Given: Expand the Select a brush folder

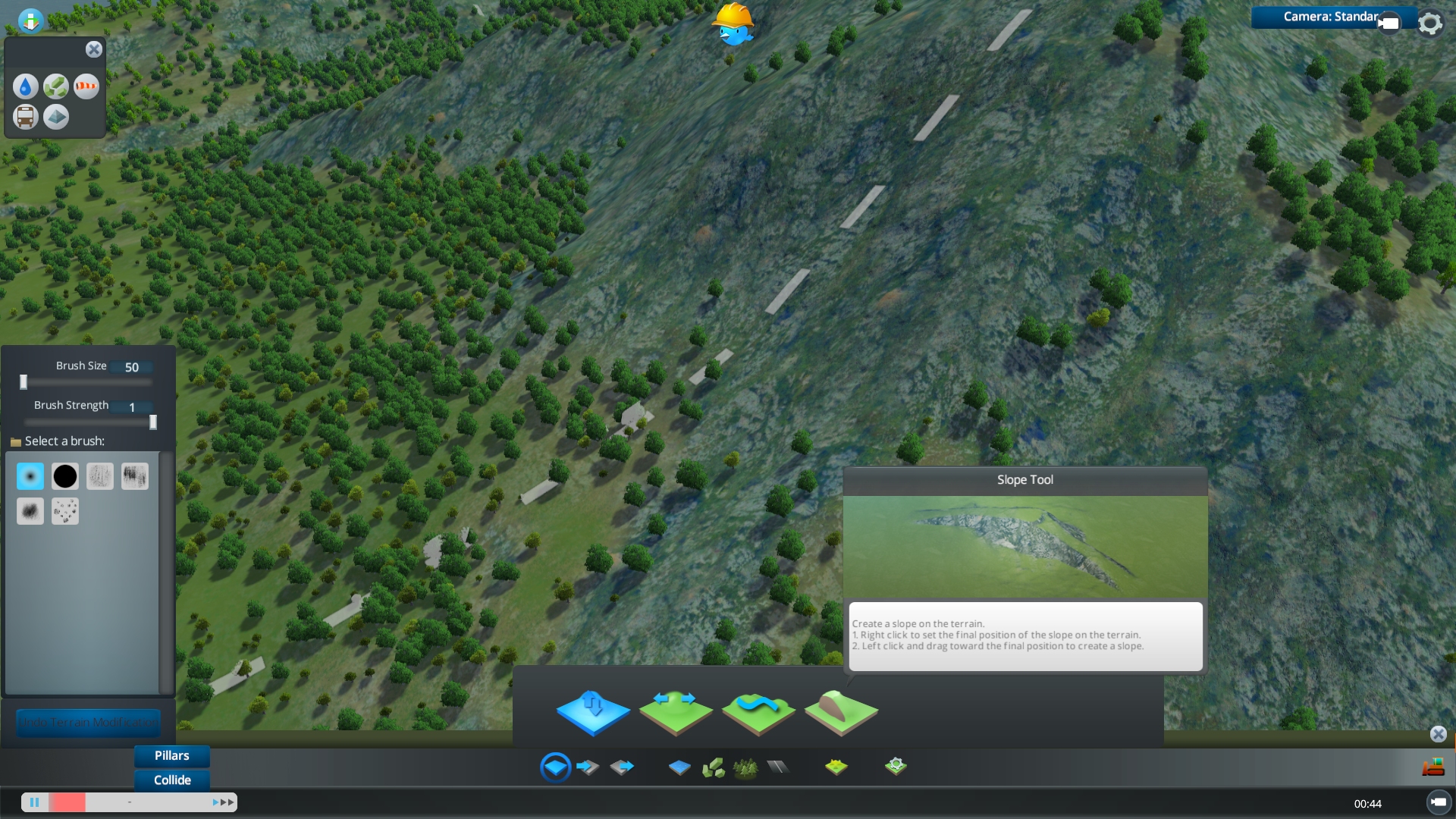Looking at the screenshot, I should [16, 441].
